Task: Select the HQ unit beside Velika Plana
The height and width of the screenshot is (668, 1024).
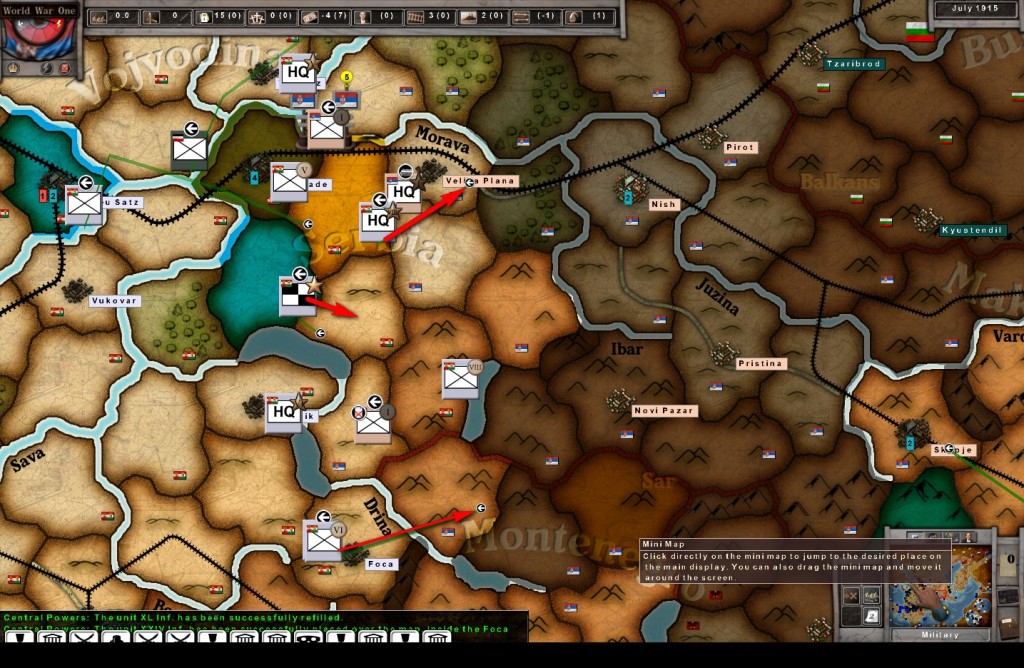Action: [x=402, y=191]
